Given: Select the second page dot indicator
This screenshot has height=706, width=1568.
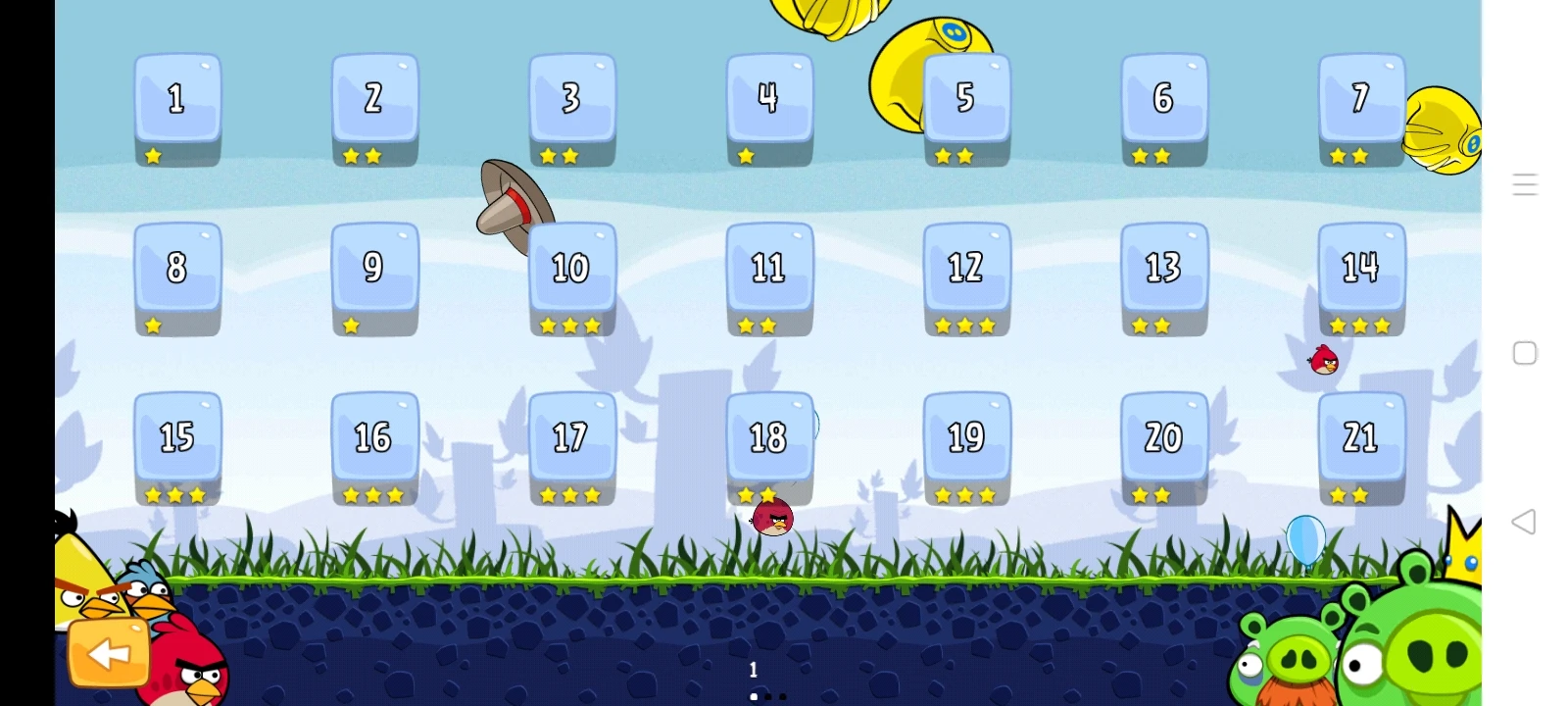Looking at the screenshot, I should tap(768, 696).
